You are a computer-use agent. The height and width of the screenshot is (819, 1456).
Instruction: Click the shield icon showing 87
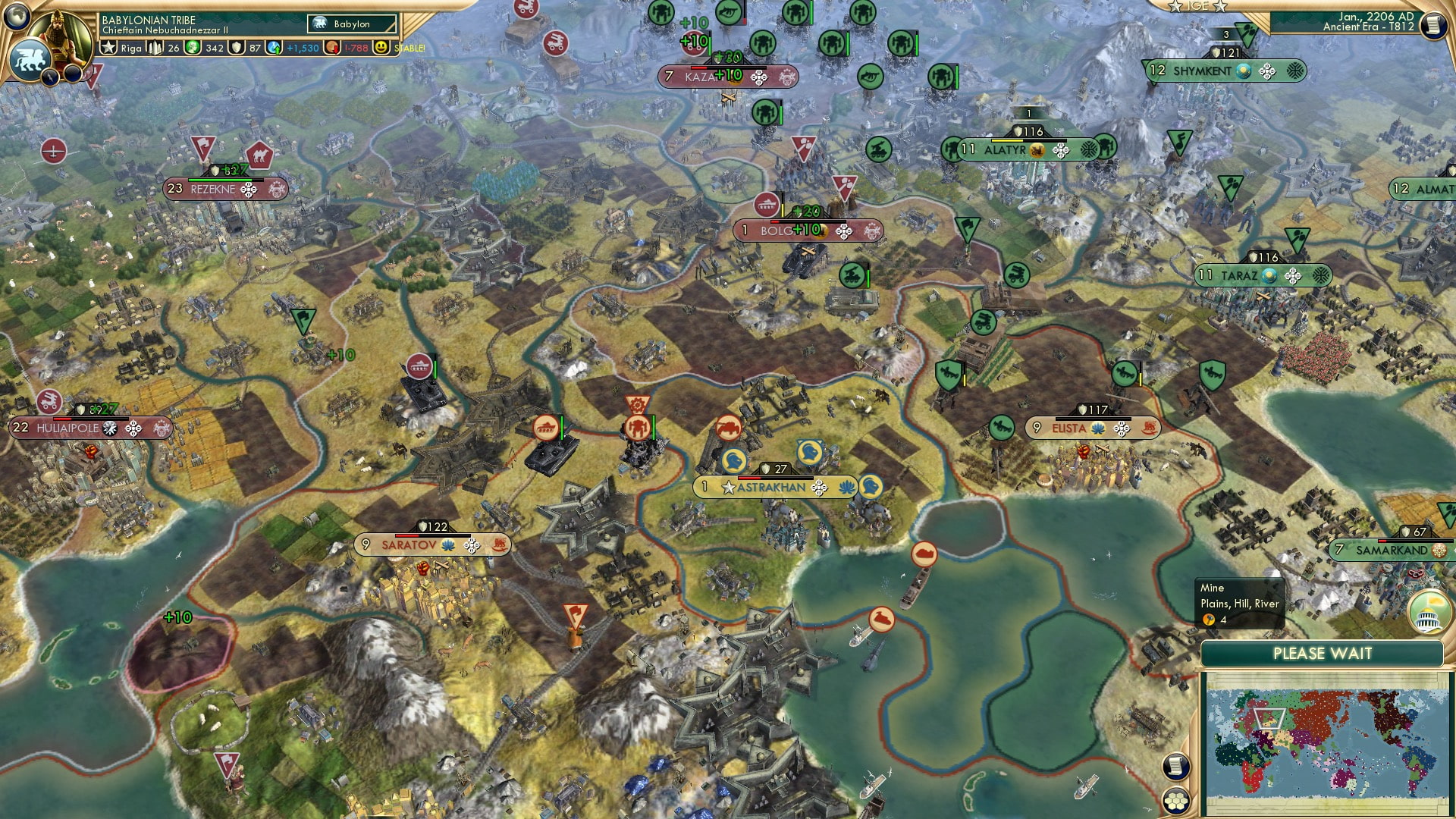(x=237, y=49)
